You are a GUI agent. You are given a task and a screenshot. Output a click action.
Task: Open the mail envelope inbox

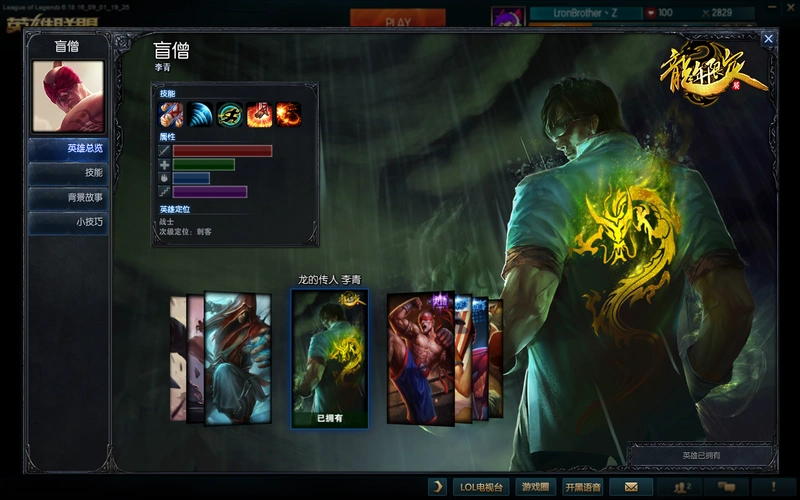point(630,487)
